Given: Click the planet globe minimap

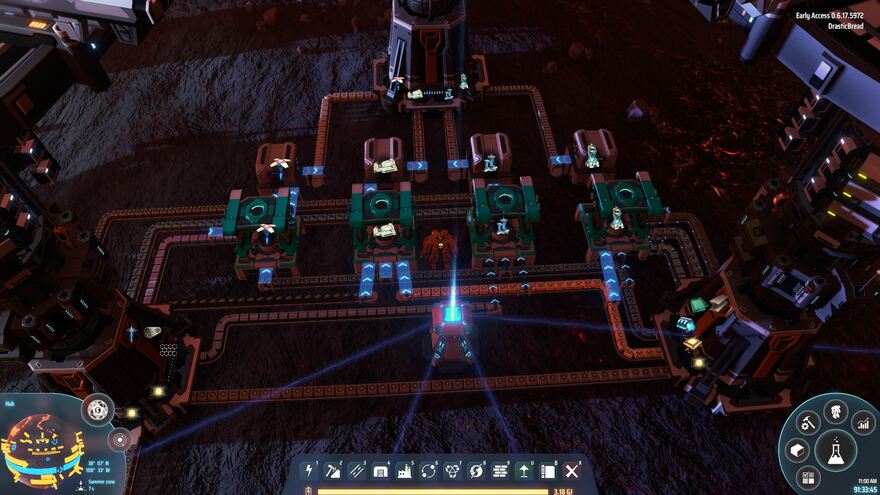Looking at the screenshot, I should point(40,446).
